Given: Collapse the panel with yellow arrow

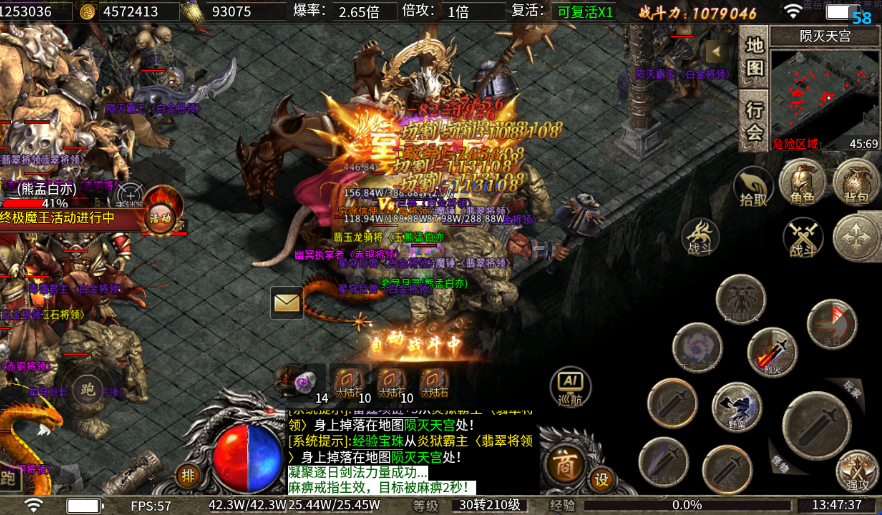Looking at the screenshot, I should [714, 52].
